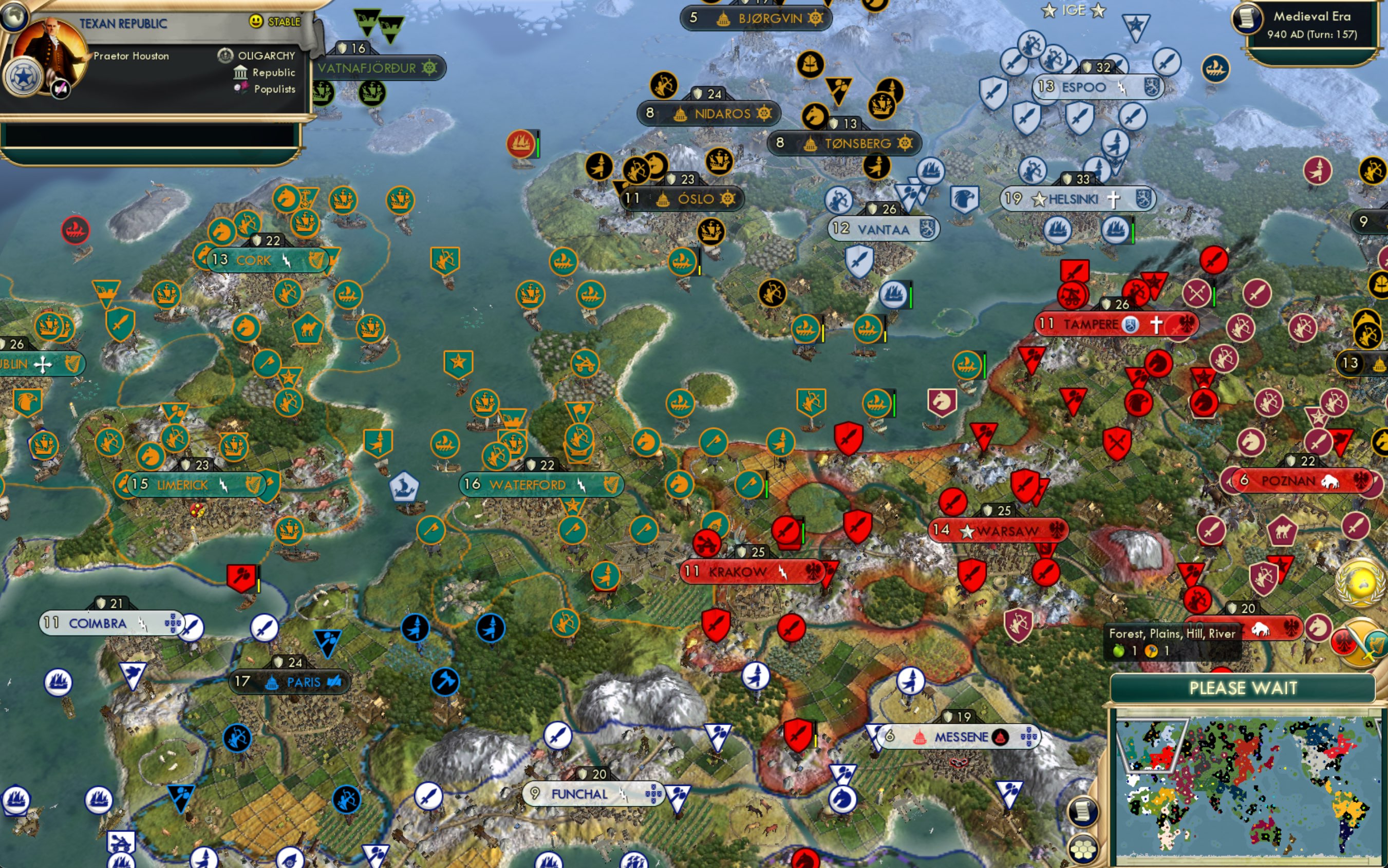1388x868 pixels.
Task: Click the Oligarchy laurel icon
Action: [x=224, y=55]
